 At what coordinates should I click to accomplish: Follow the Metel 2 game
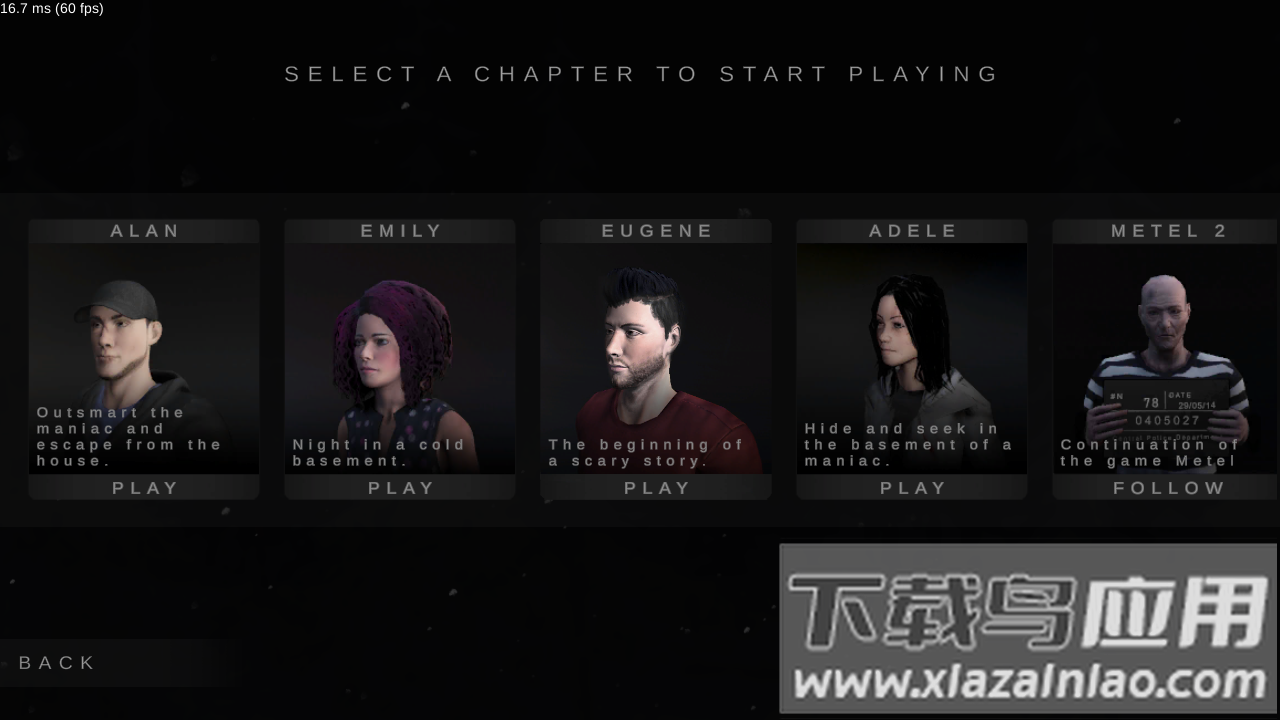(1168, 488)
